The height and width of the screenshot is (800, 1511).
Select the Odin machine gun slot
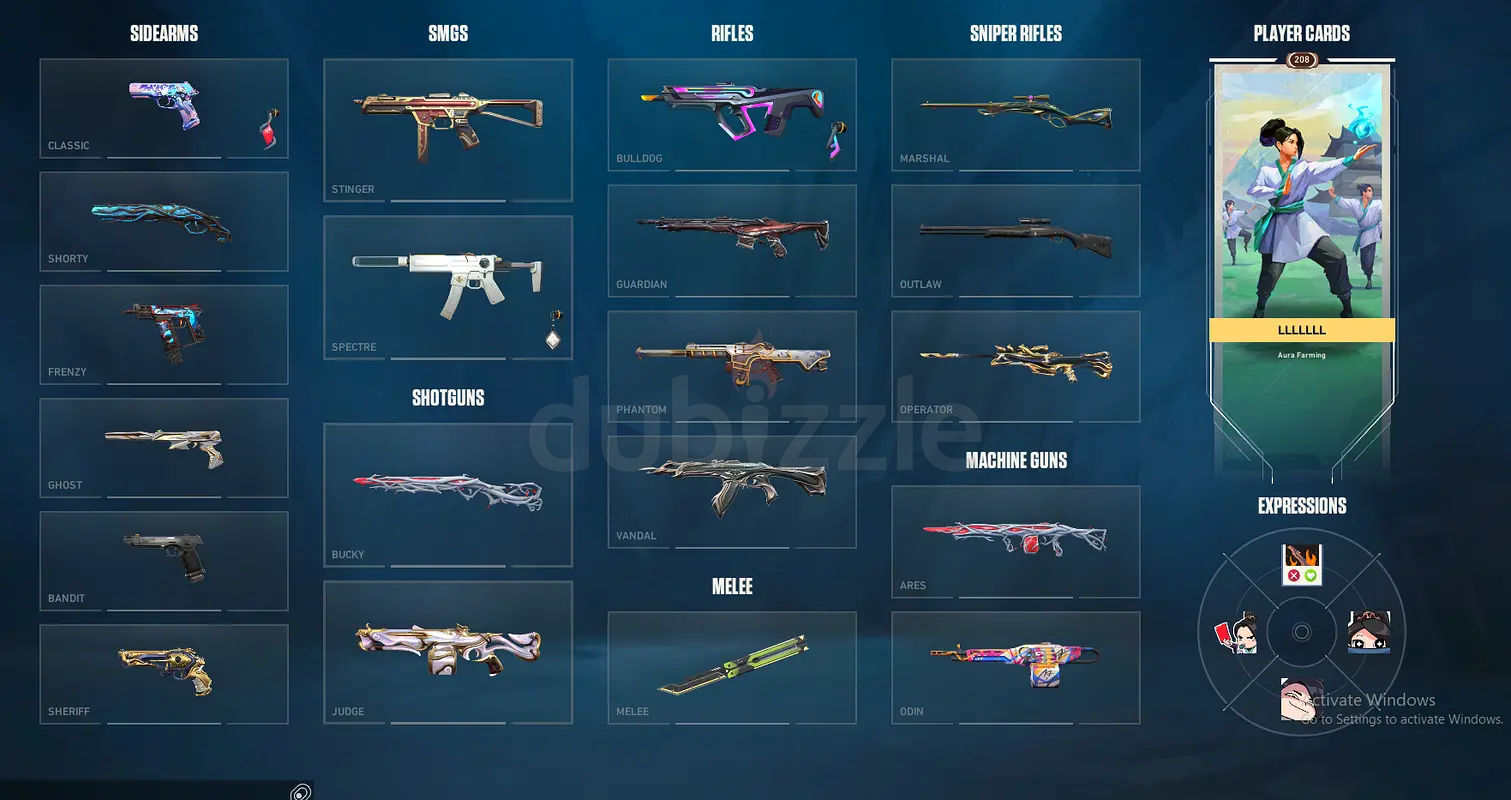1016,667
